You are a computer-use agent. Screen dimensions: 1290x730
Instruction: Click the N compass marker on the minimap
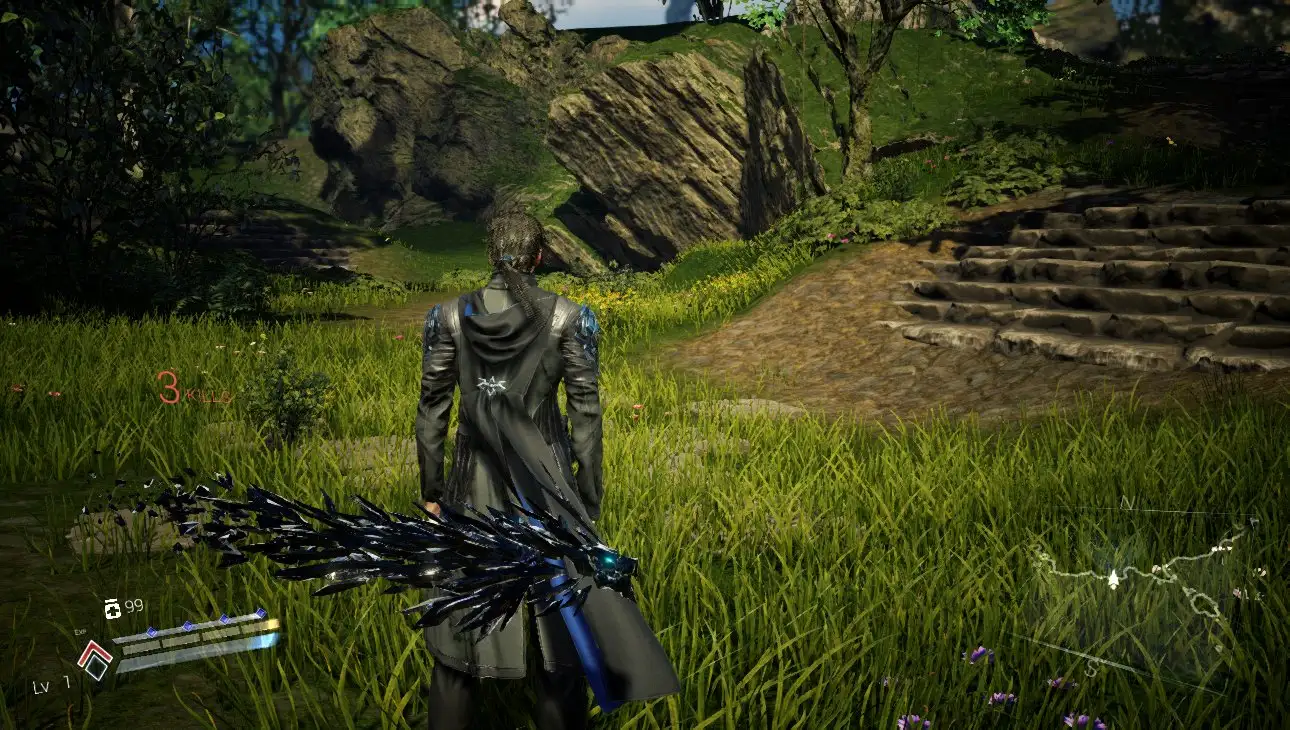1127,503
